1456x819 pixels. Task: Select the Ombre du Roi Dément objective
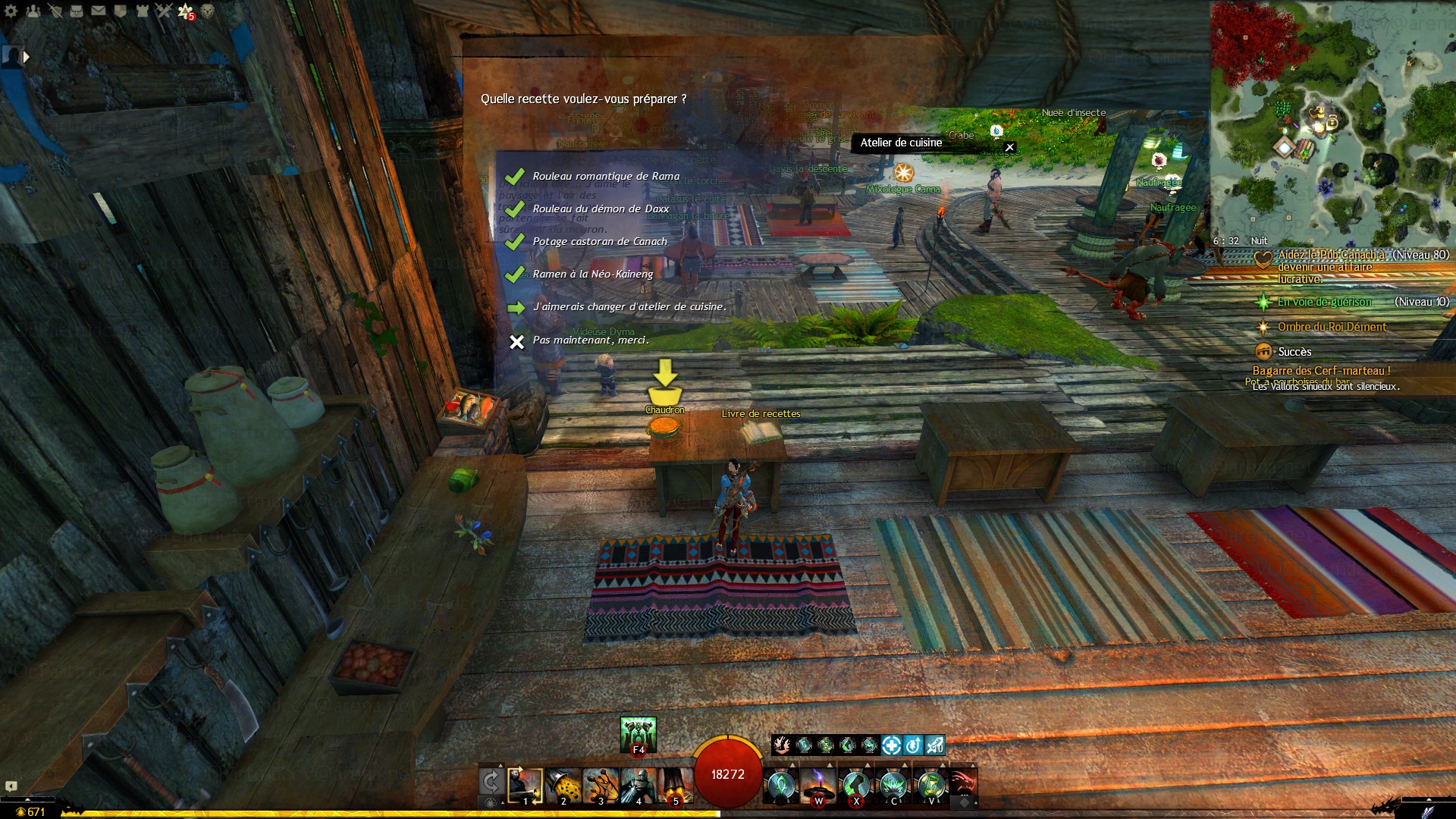click(1331, 327)
